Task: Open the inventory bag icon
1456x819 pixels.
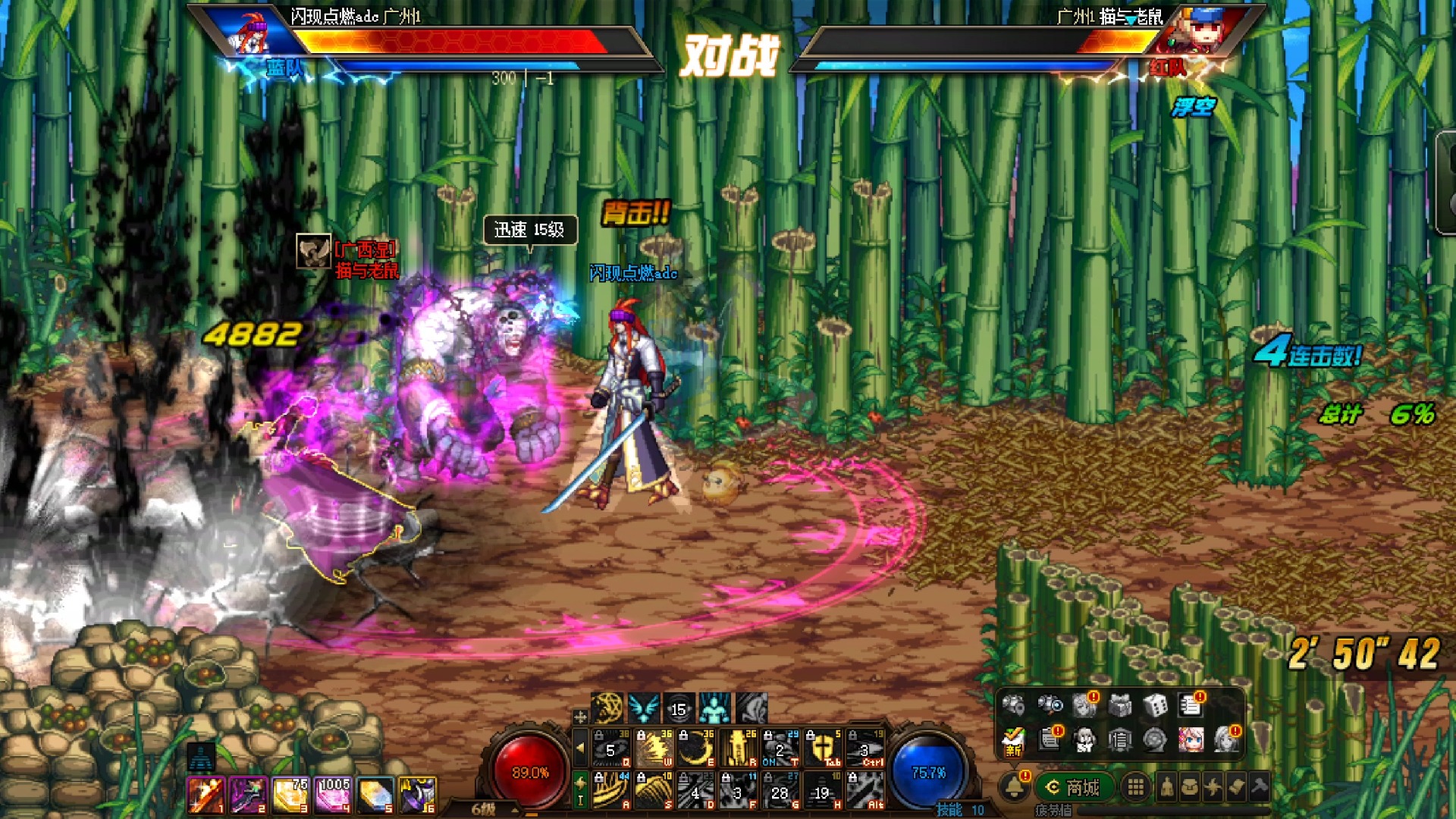Action: (1190, 787)
